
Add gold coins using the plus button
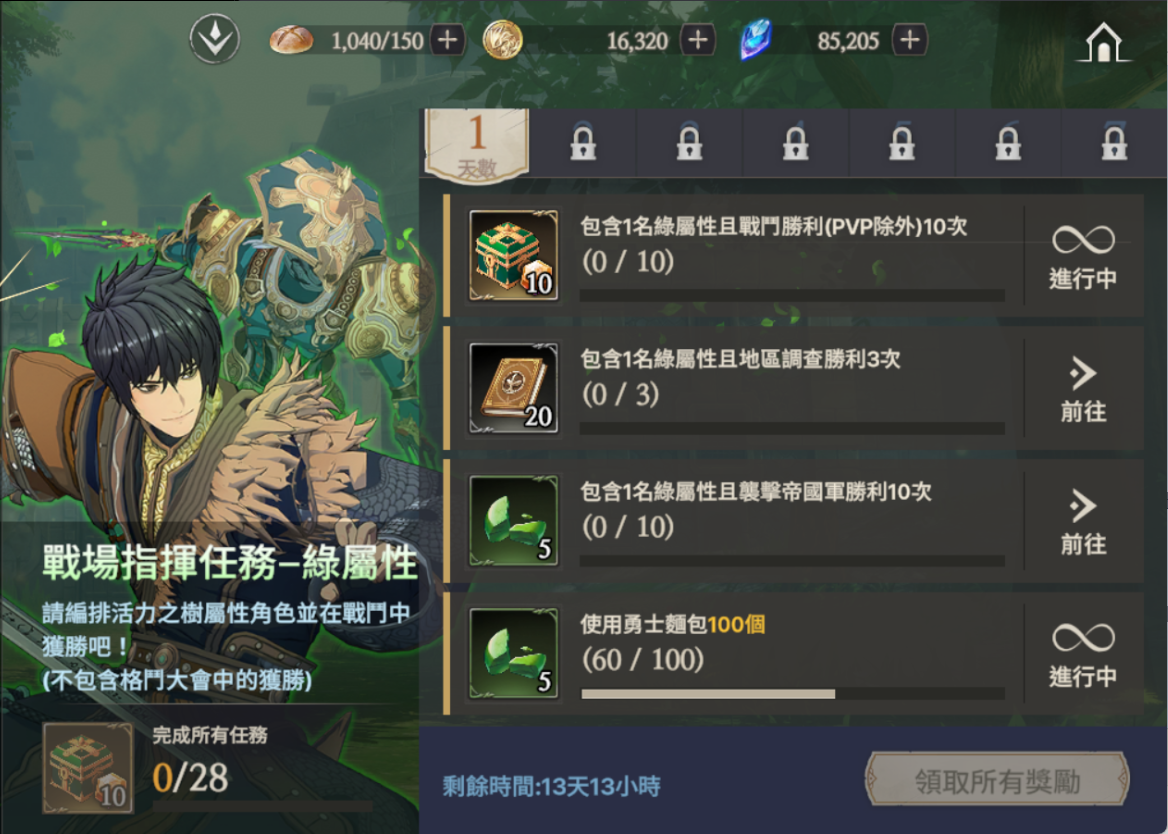(x=697, y=41)
